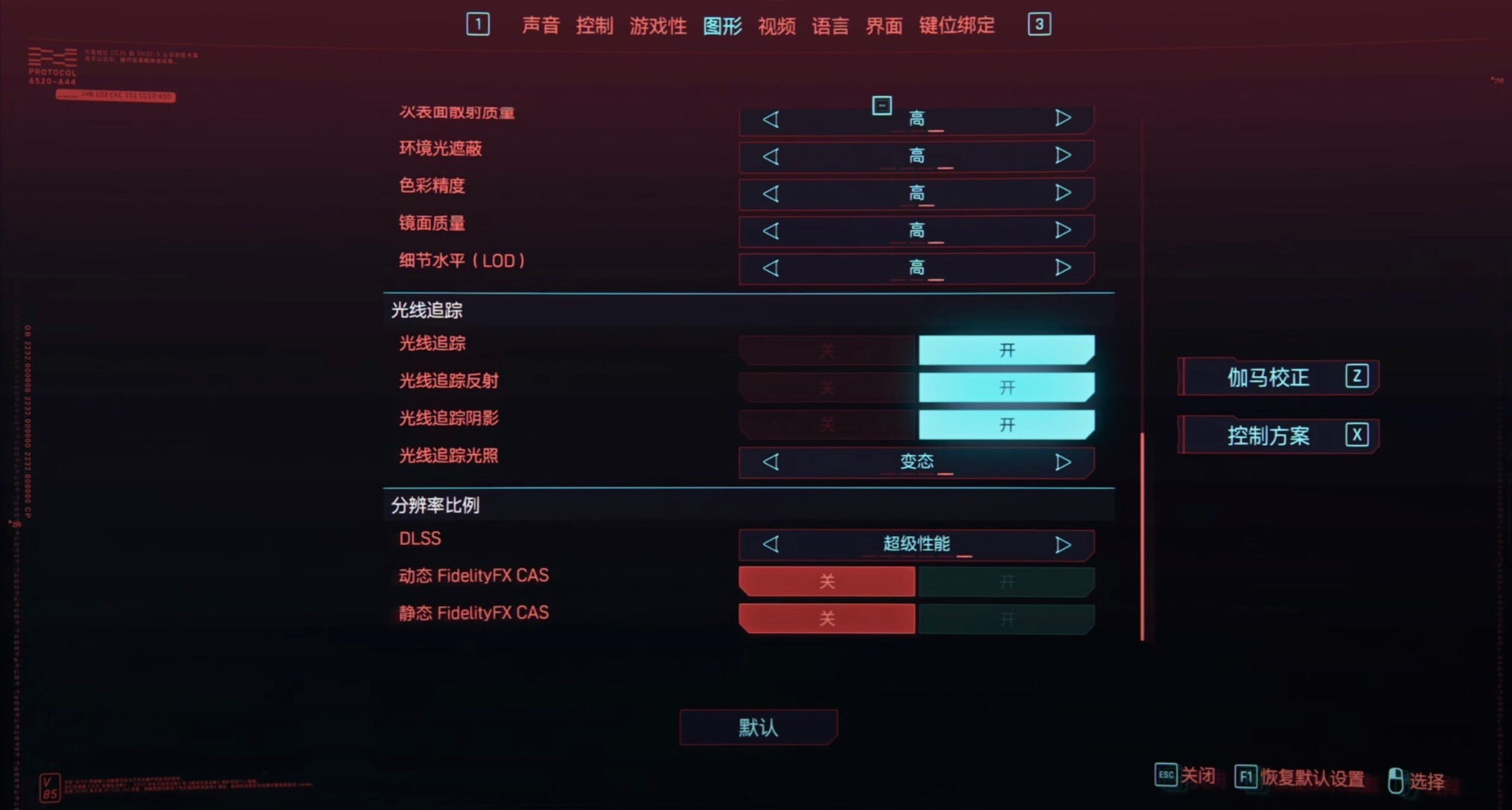Lower 环境光遮蔽 with the left arrow

coord(771,156)
